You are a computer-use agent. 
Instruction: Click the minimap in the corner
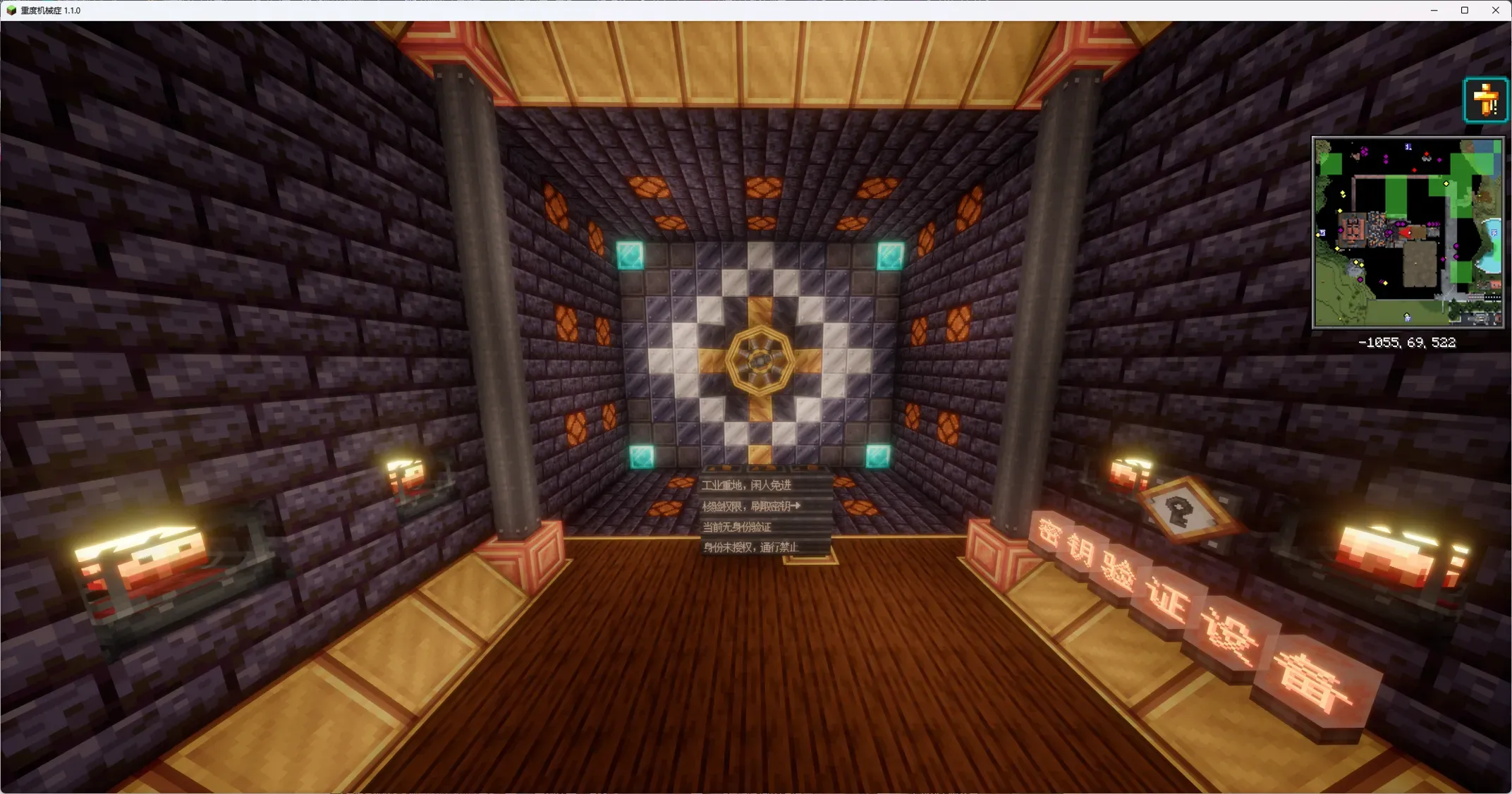click(x=1407, y=232)
